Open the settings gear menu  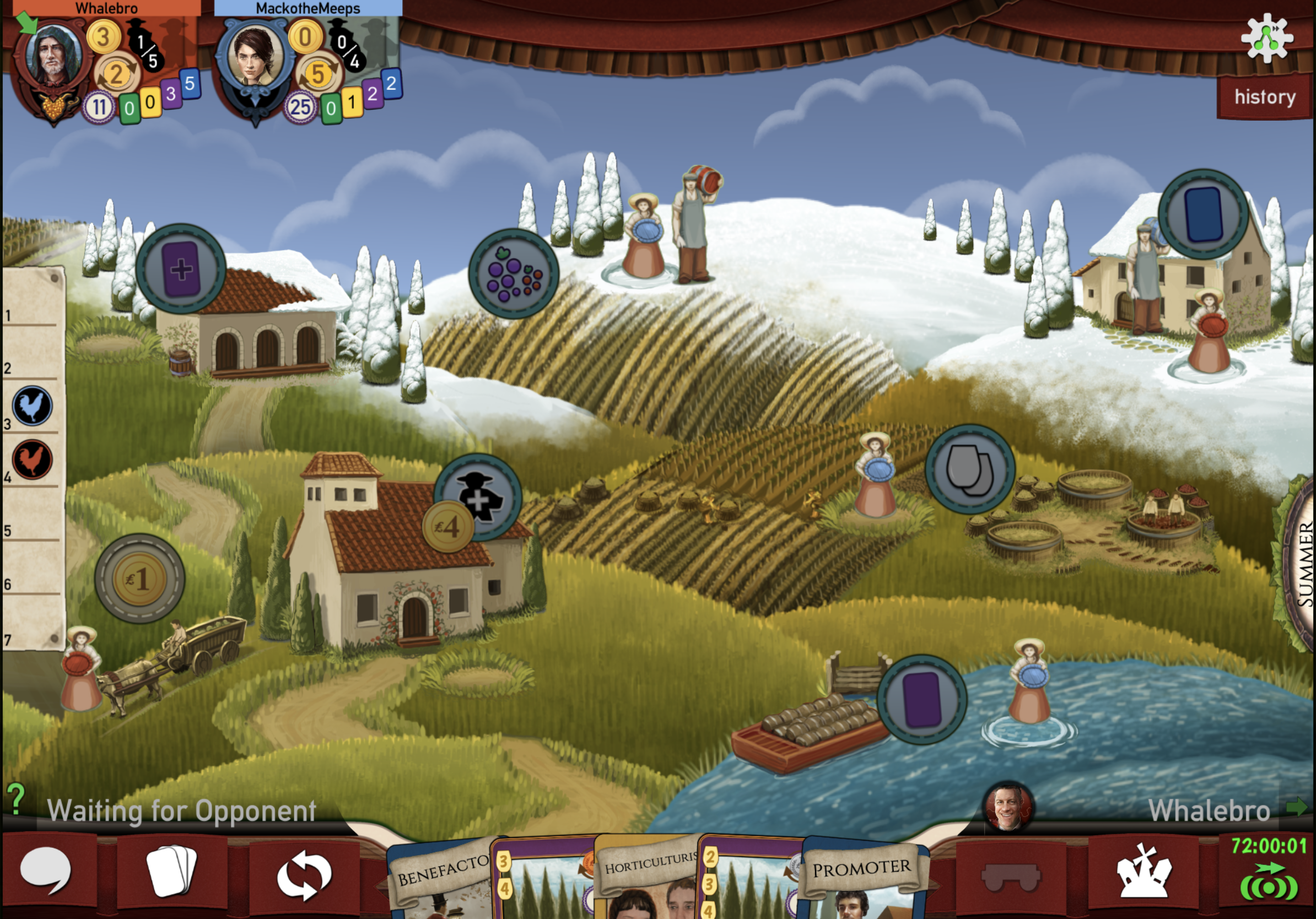pos(1266,38)
